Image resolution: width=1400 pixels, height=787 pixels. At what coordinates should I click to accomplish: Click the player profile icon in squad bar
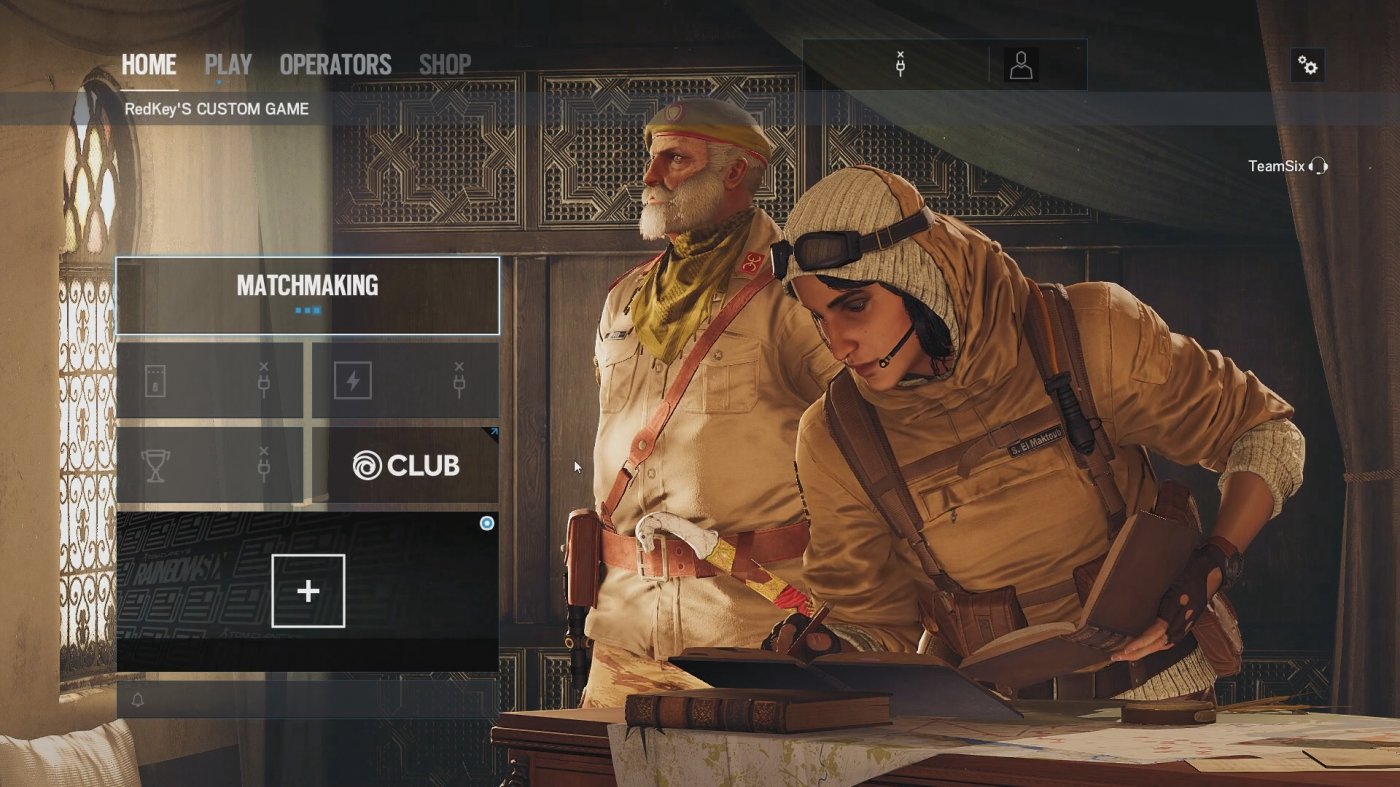point(1021,64)
